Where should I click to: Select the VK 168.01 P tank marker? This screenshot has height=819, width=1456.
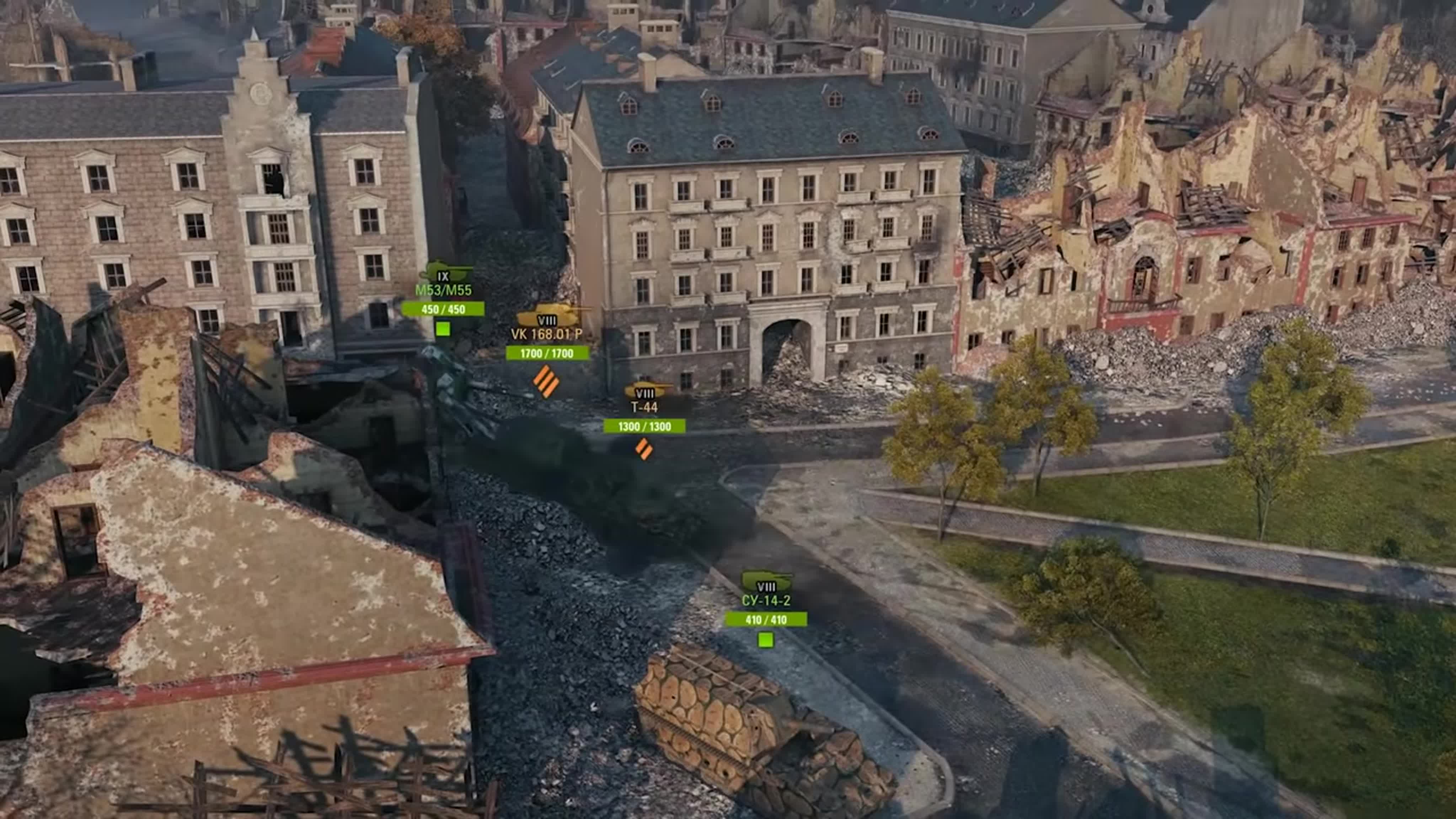547,334
